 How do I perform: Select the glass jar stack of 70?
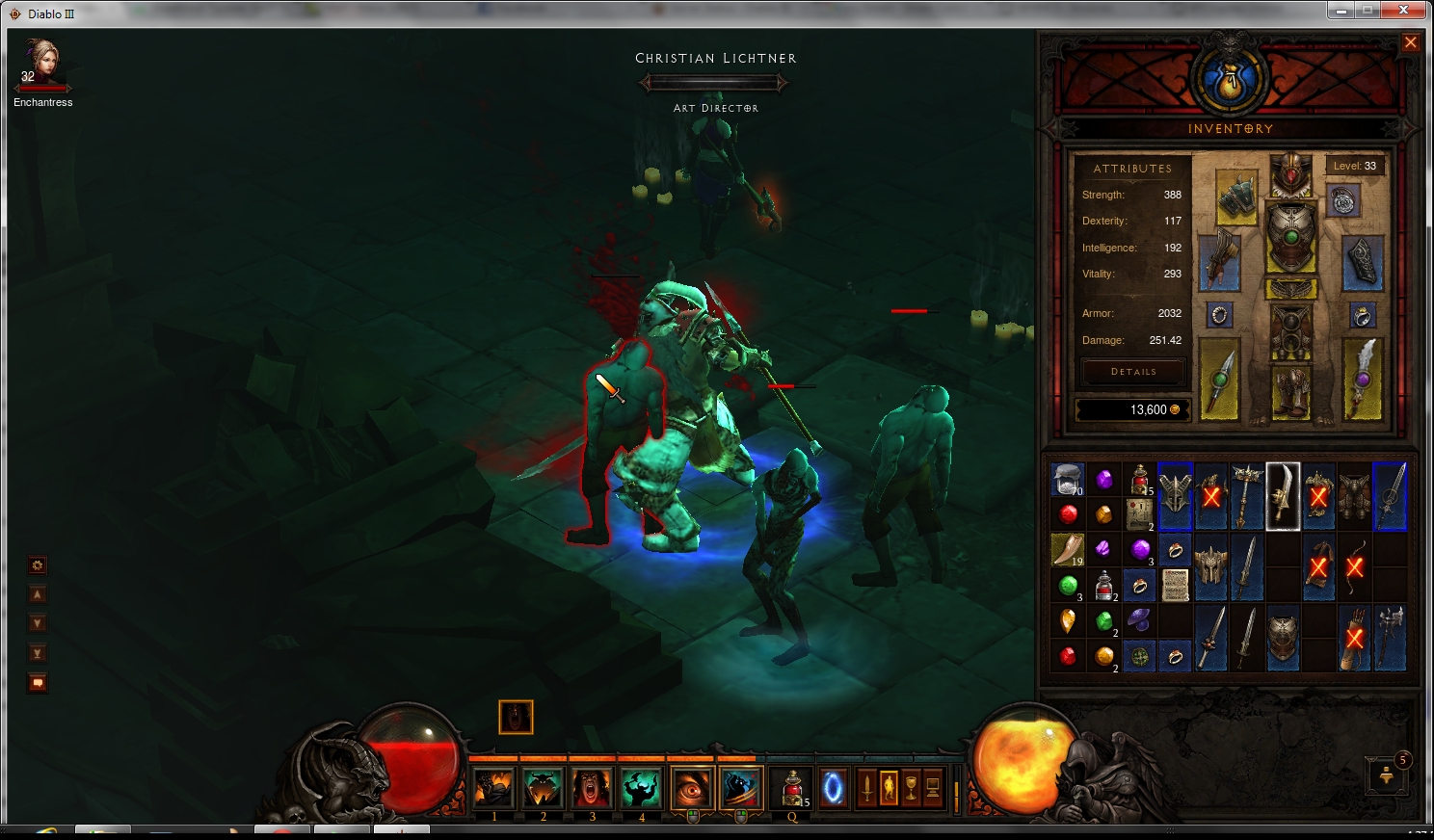[1068, 478]
